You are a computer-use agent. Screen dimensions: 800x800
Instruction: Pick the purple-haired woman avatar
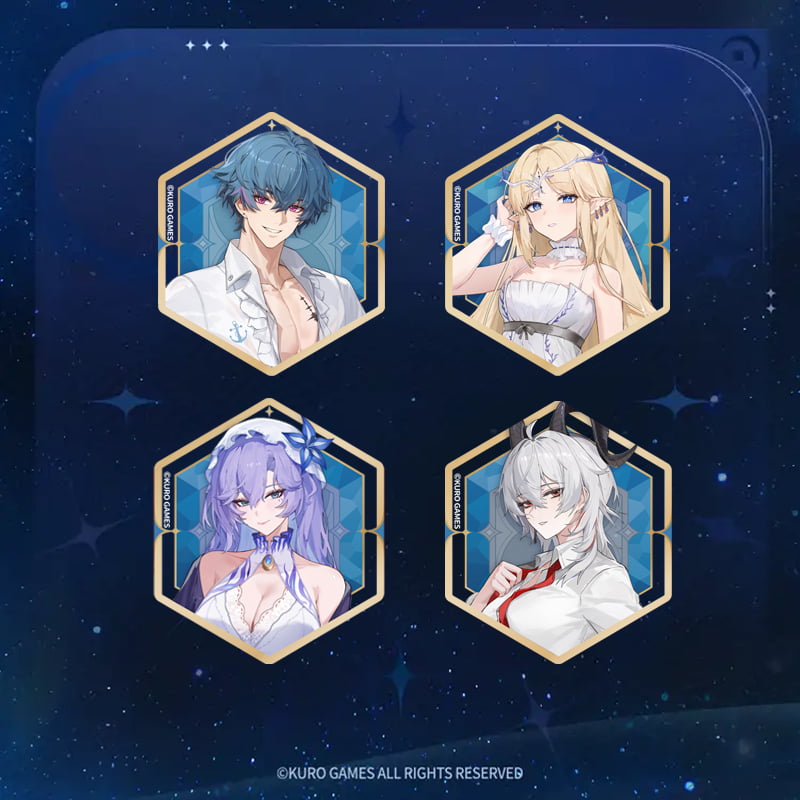coord(270,530)
